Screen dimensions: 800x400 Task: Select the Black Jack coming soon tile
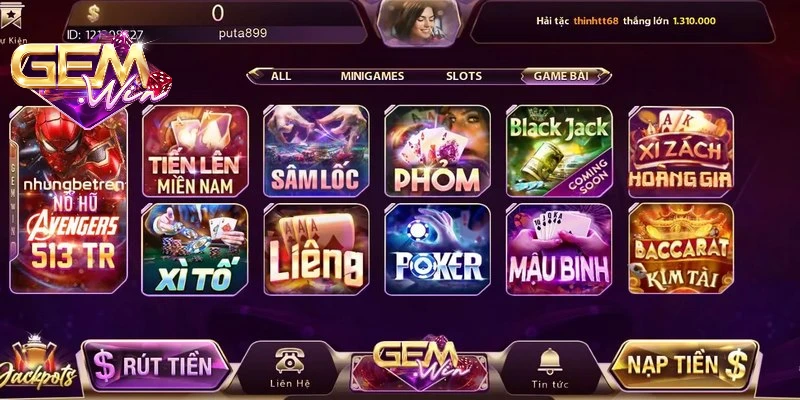coord(559,152)
